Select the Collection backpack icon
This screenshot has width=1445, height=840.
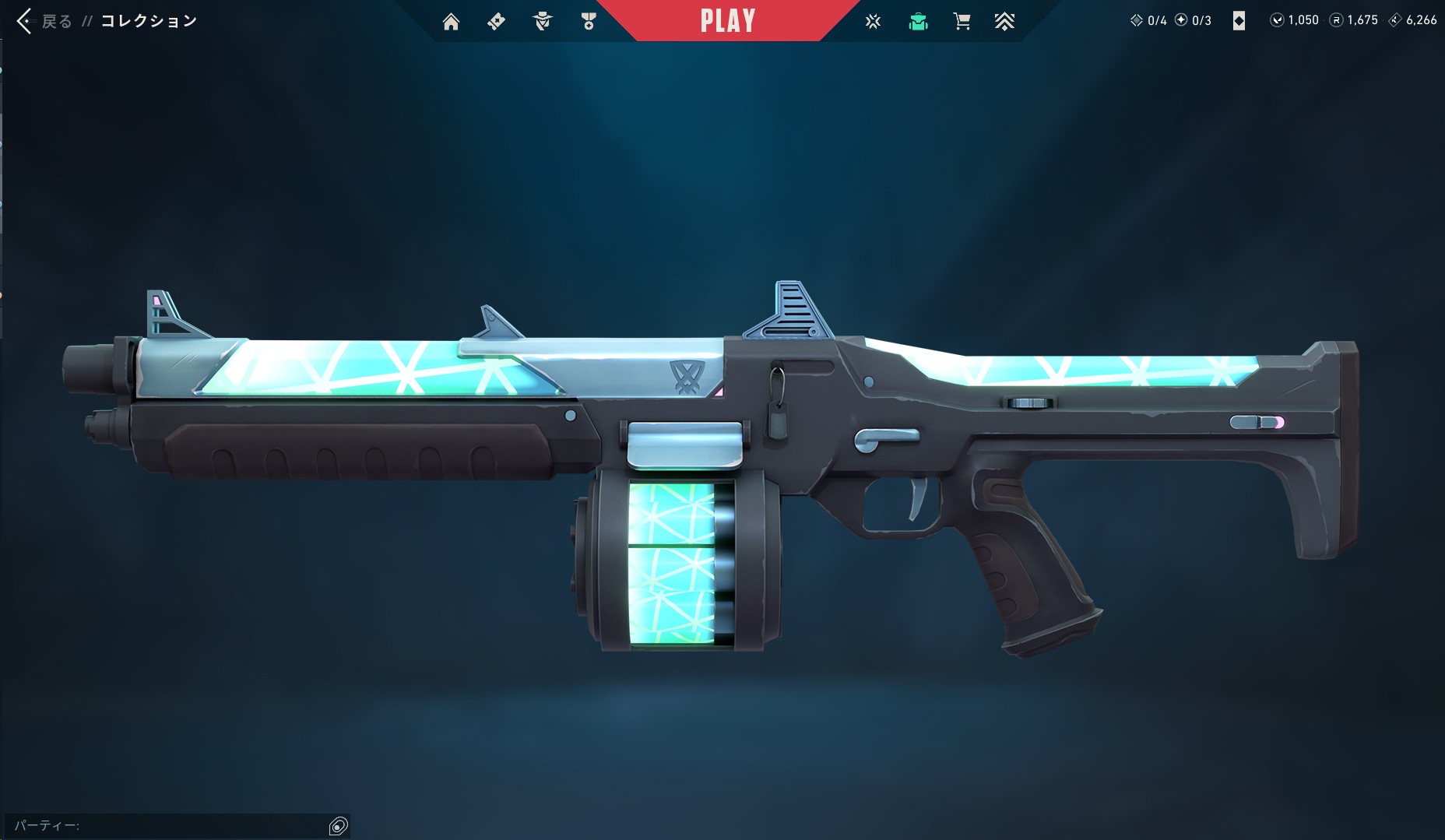pos(919,21)
